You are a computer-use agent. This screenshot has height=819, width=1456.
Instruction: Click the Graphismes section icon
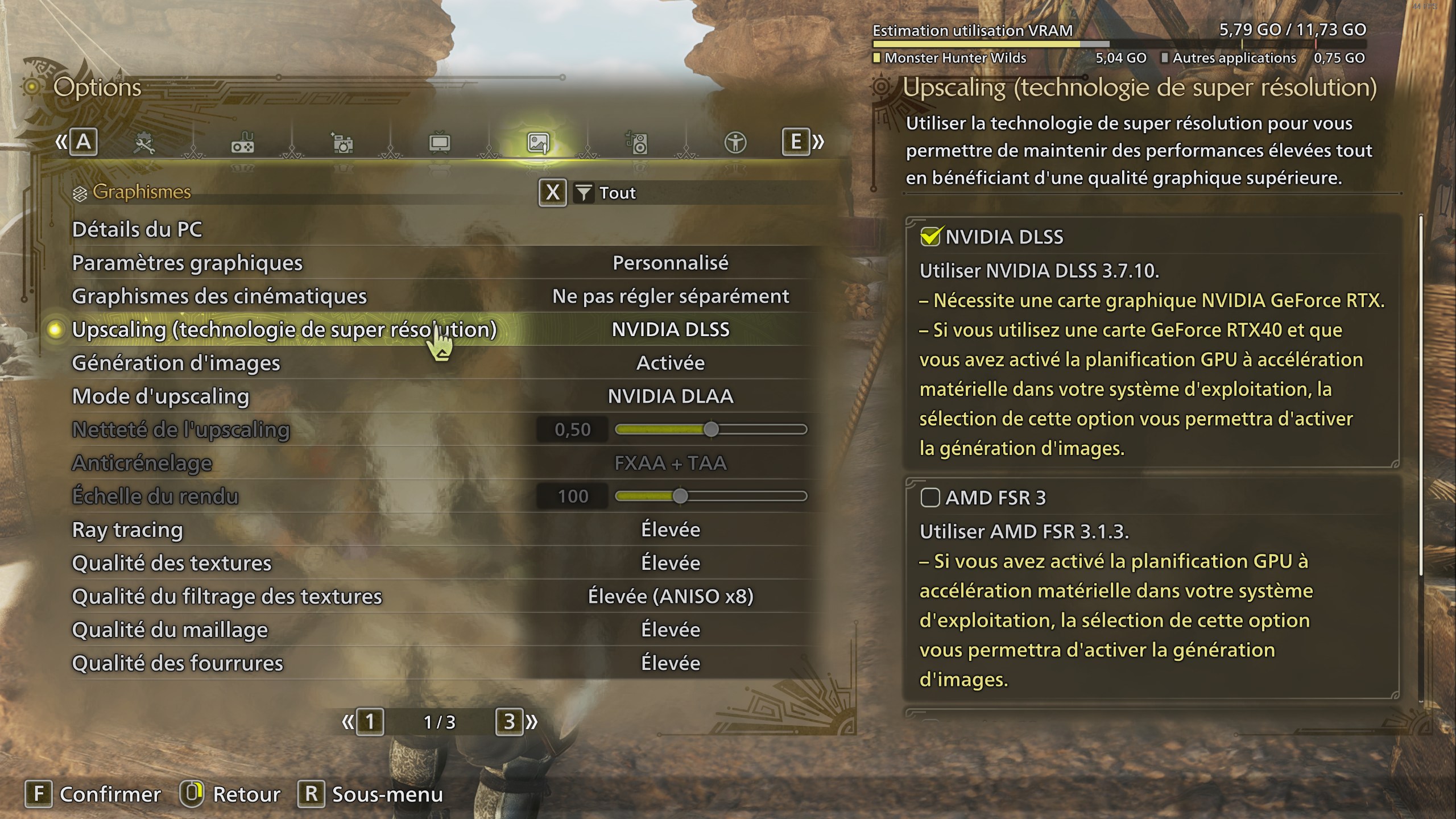(79, 193)
